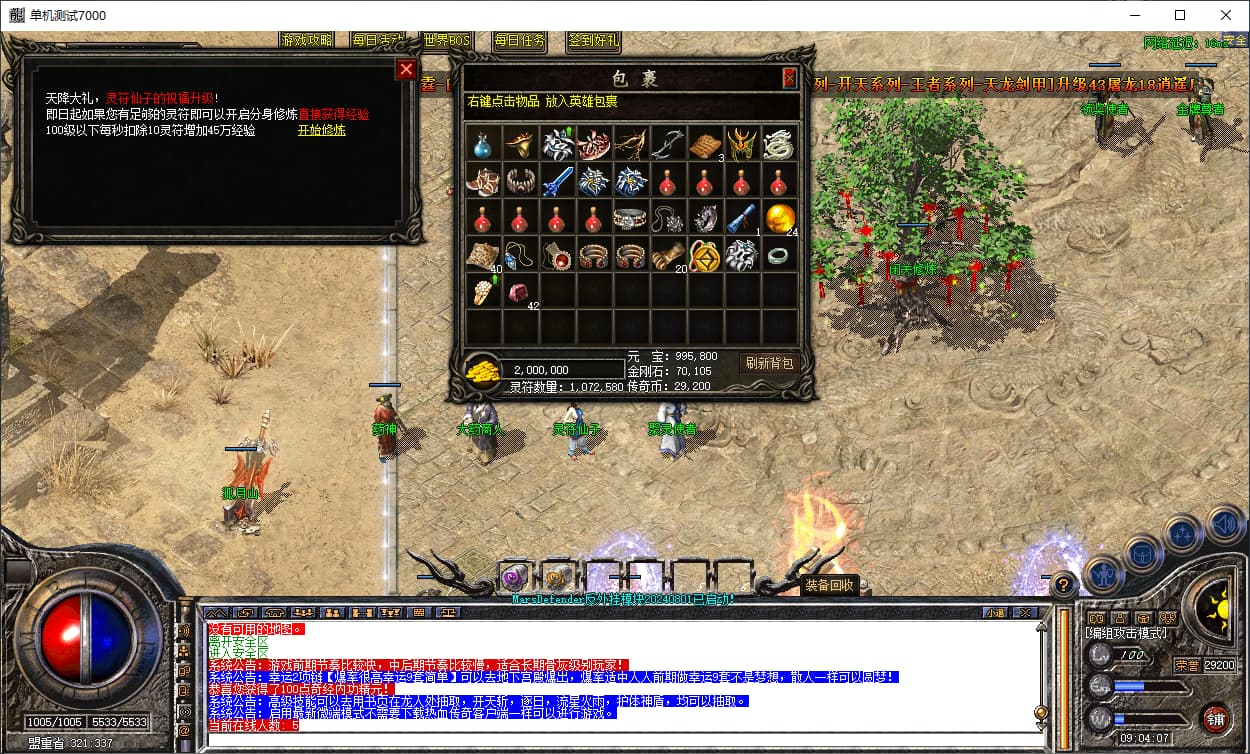Viewport: 1250px width, 754px height.
Task: Open the 世界BOSS panel
Action: point(447,40)
